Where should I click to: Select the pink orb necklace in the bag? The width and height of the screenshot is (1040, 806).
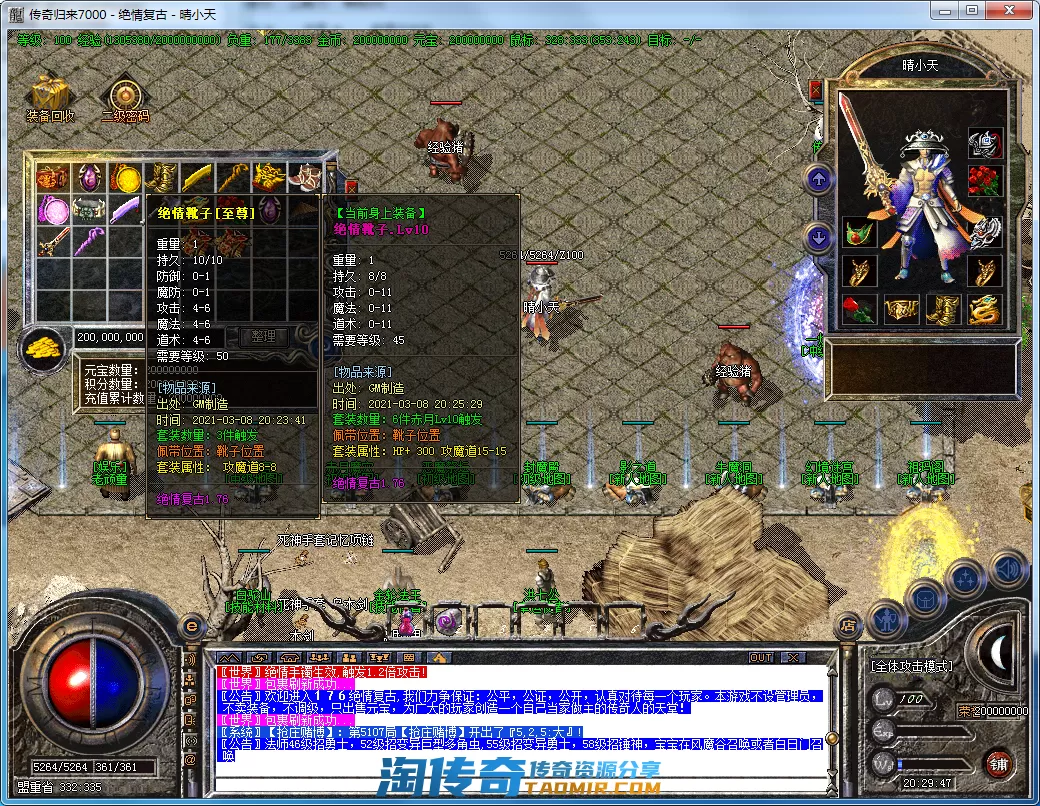[52, 211]
